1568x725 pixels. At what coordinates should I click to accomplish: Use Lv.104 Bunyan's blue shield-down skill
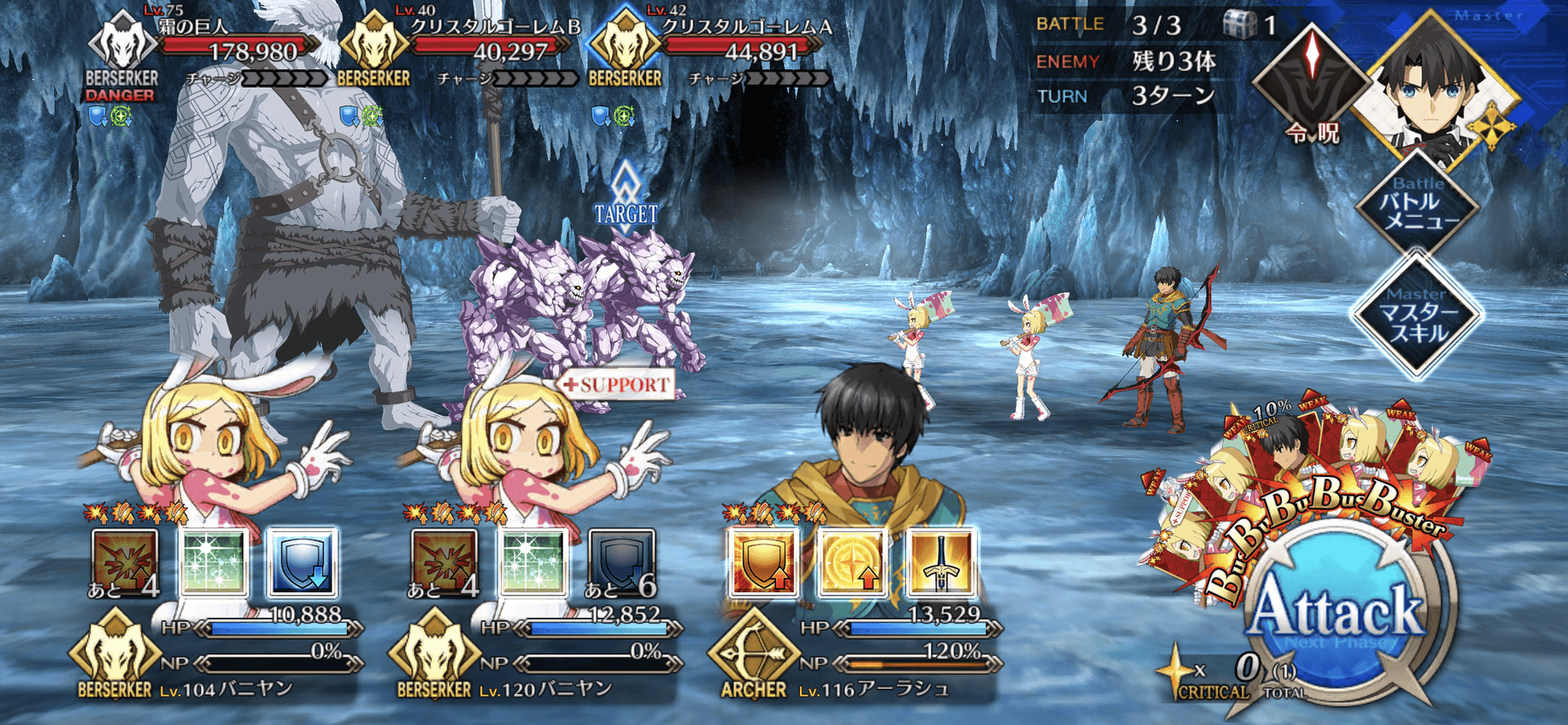tap(302, 562)
